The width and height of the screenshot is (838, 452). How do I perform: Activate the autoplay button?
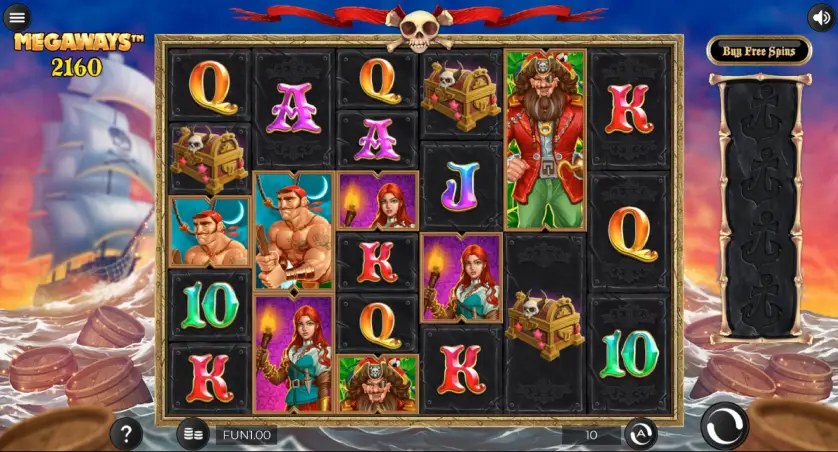(x=641, y=434)
